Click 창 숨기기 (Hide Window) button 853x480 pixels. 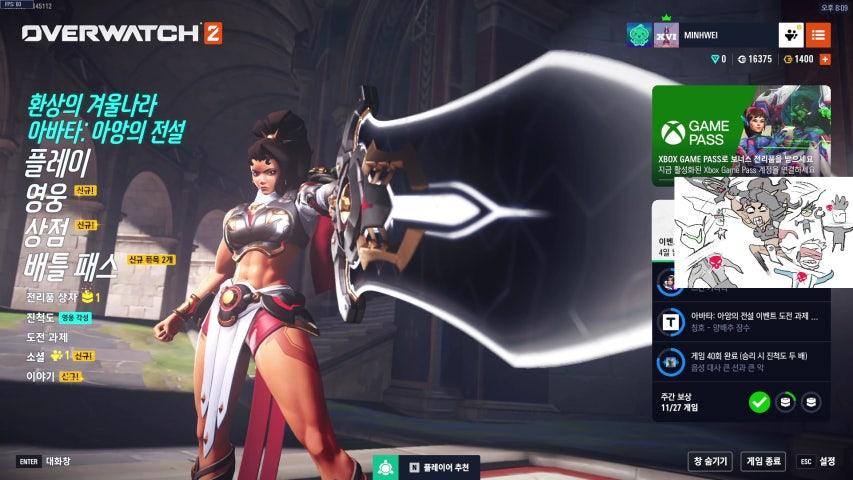point(709,461)
